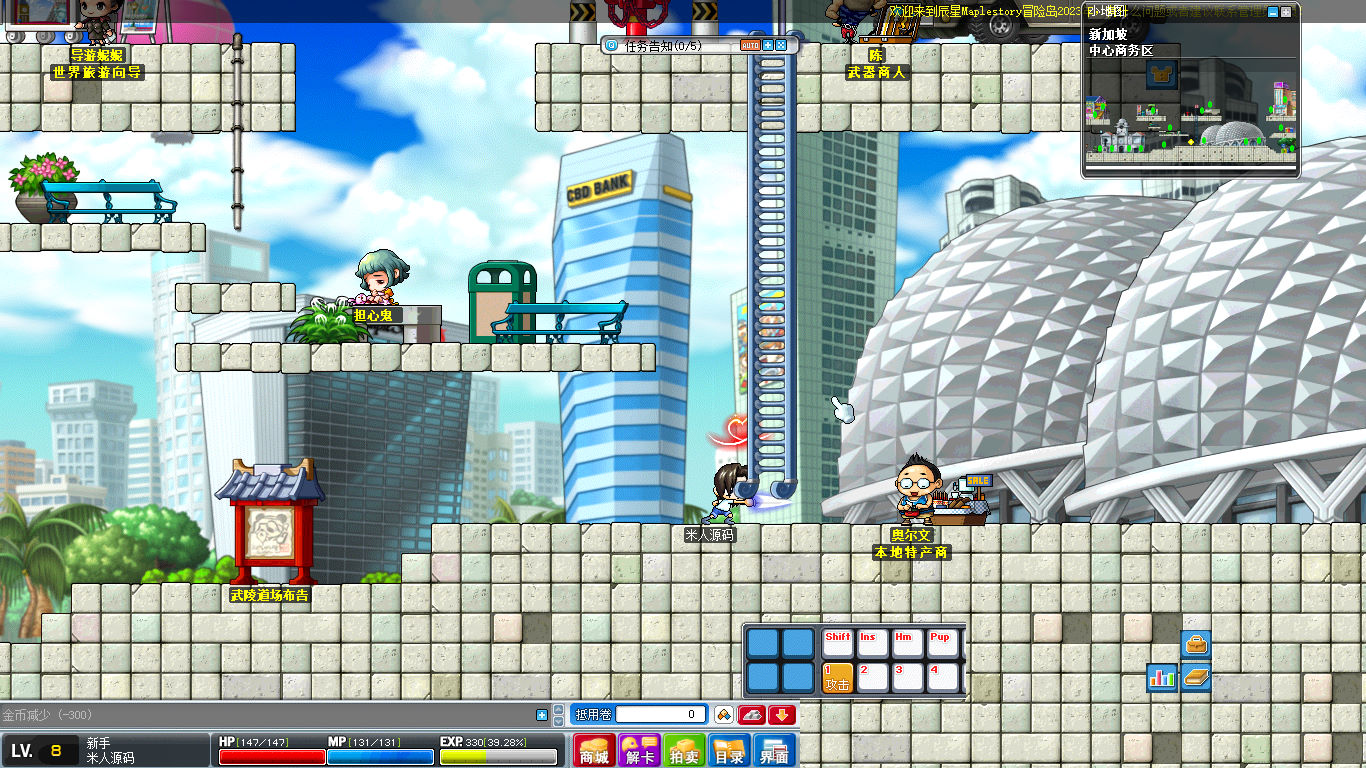Screen dimensions: 1366x768
Task: Open the 目录 menu
Action: click(729, 751)
